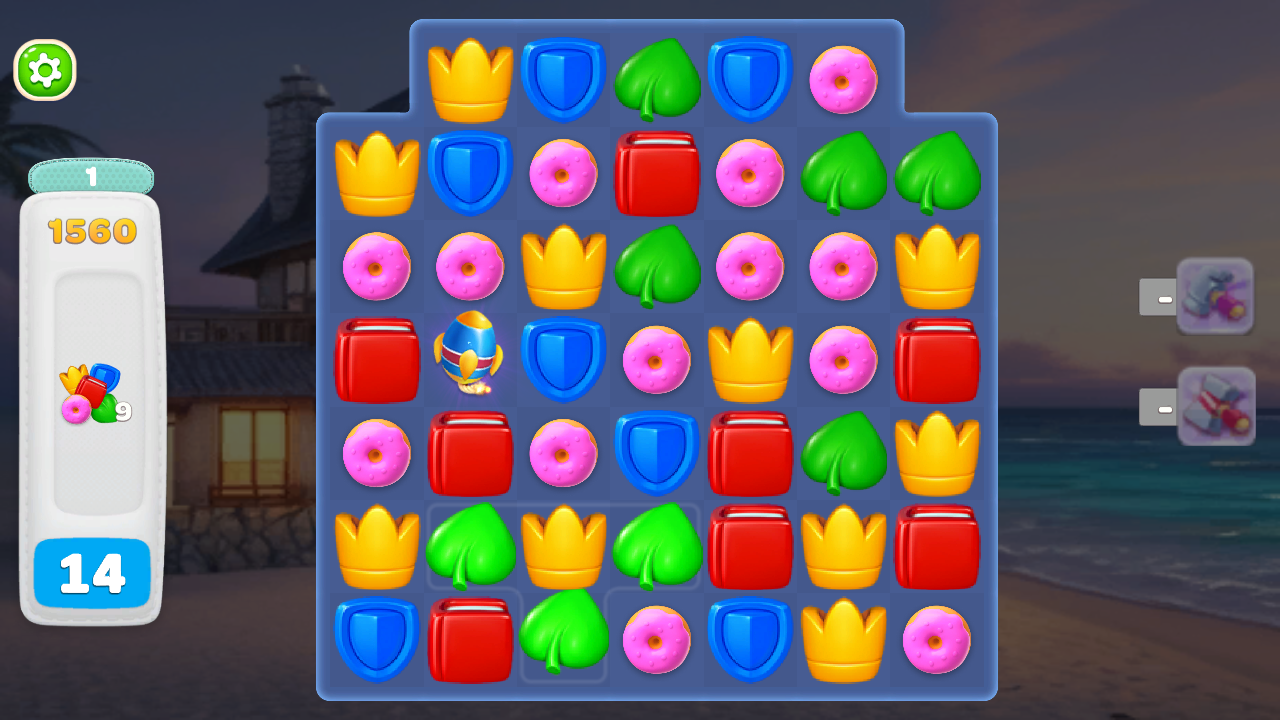Viewport: 1280px width, 720px height.
Task: Tap the golden crown in the top row
Action: point(470,78)
